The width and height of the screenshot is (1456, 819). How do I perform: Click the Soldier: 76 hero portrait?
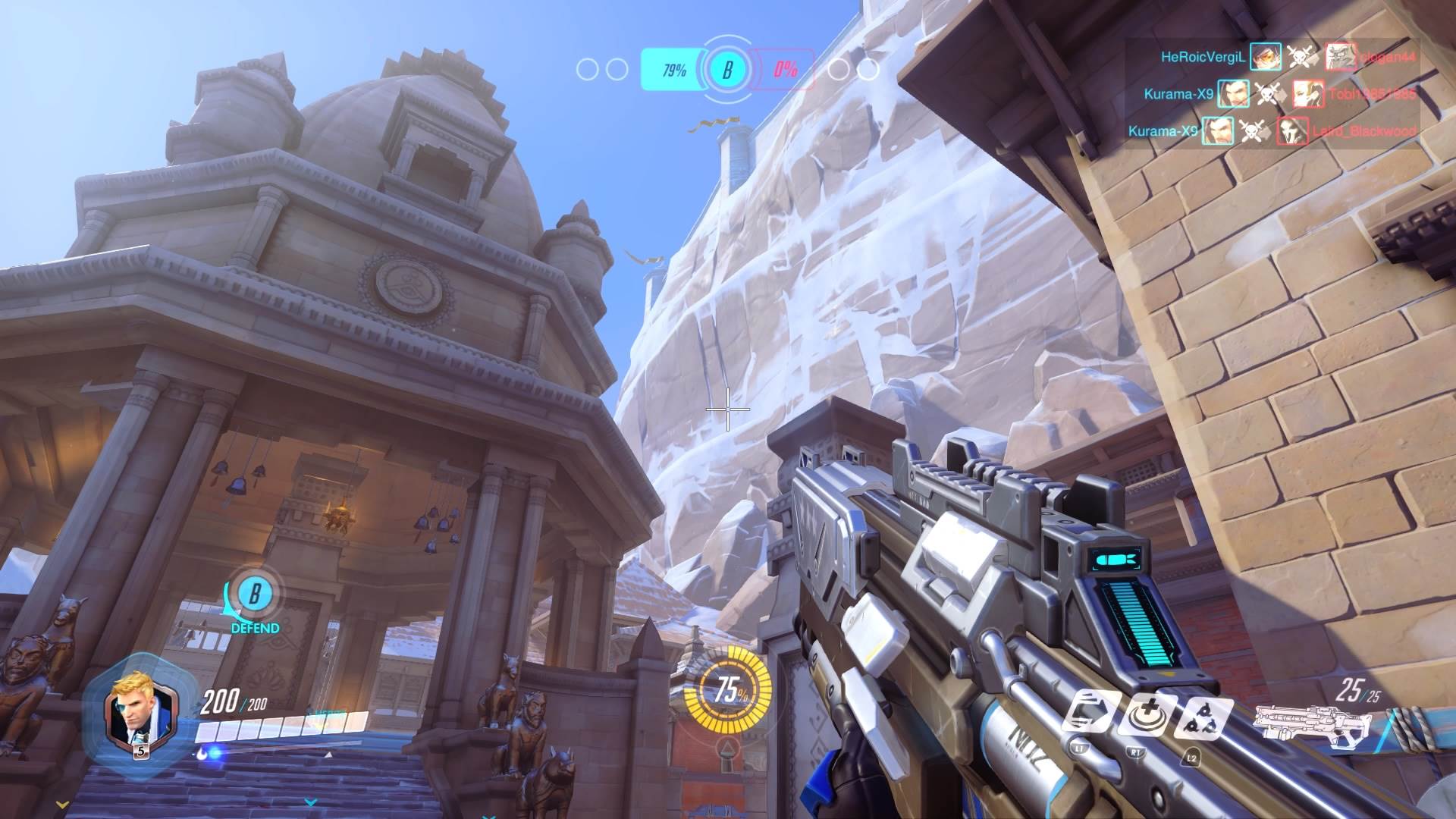point(133,711)
